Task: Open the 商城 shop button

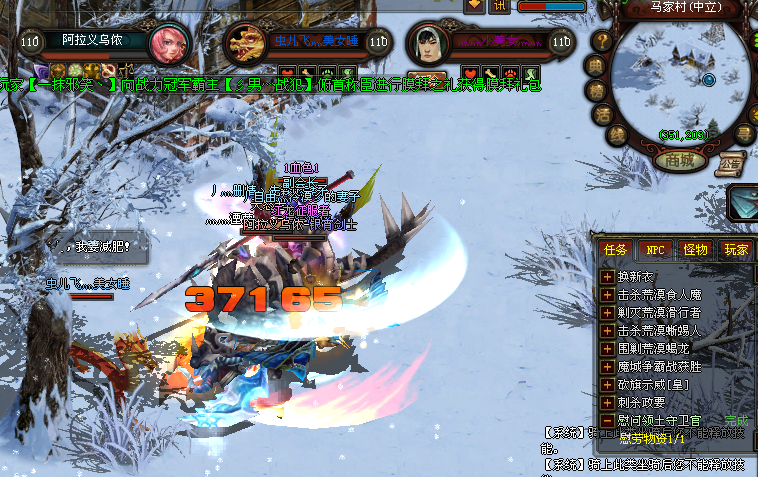Action: click(x=680, y=160)
